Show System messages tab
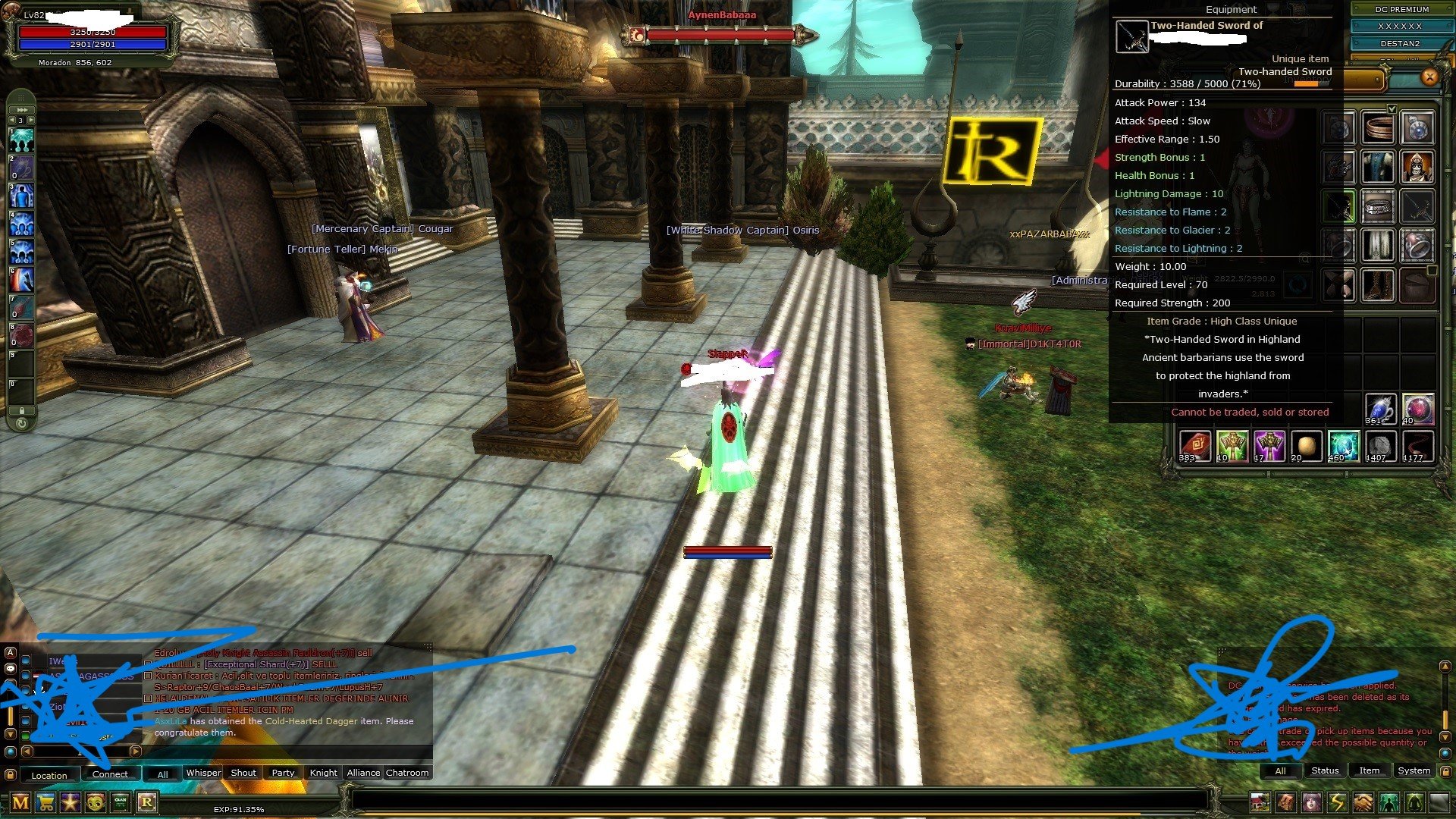Screen dimensions: 1456x819 coord(1414,770)
